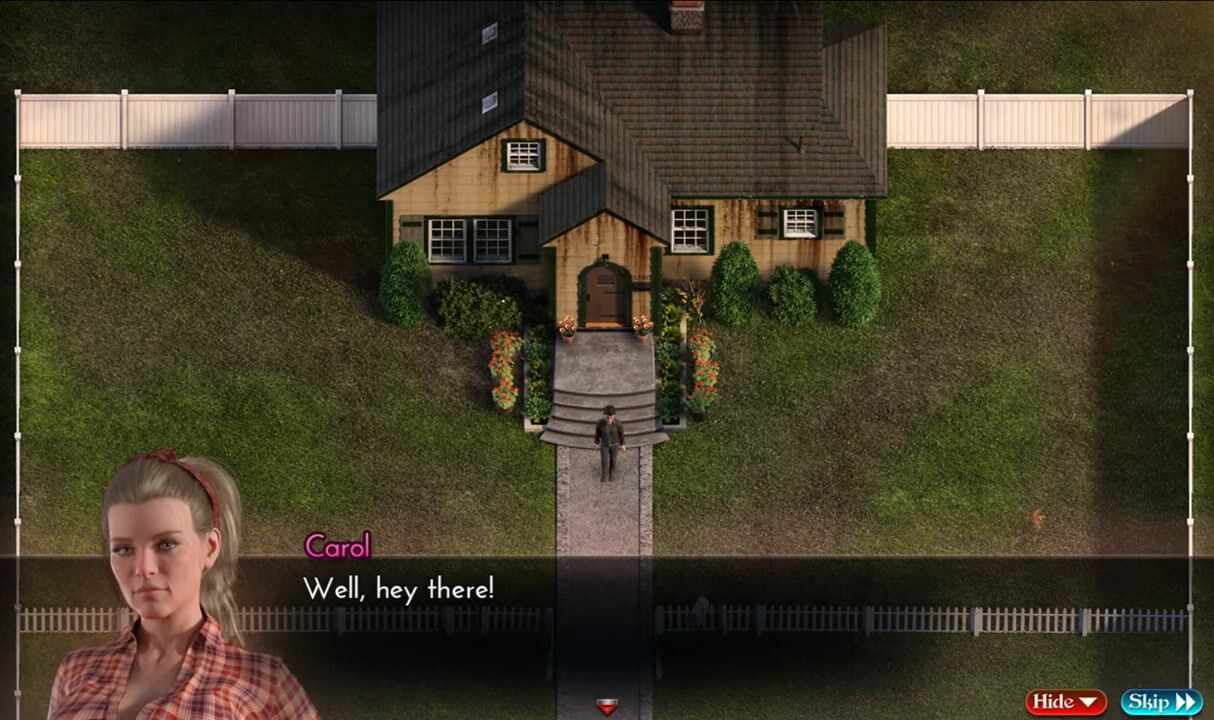The height and width of the screenshot is (720, 1214).
Task: Hide the dialogue box
Action: pyautogui.click(x=1066, y=702)
